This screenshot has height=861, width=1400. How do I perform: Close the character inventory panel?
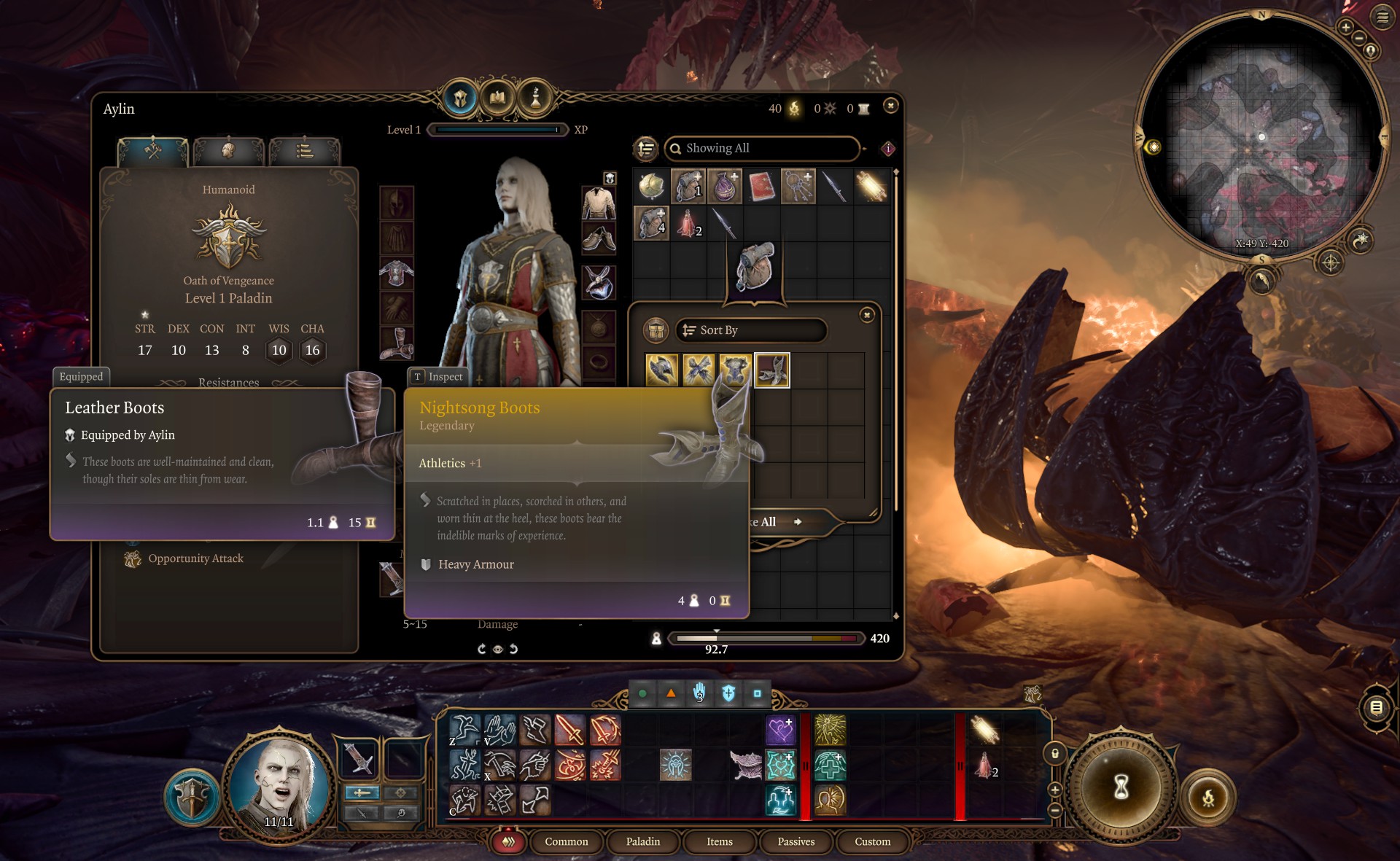point(890,106)
